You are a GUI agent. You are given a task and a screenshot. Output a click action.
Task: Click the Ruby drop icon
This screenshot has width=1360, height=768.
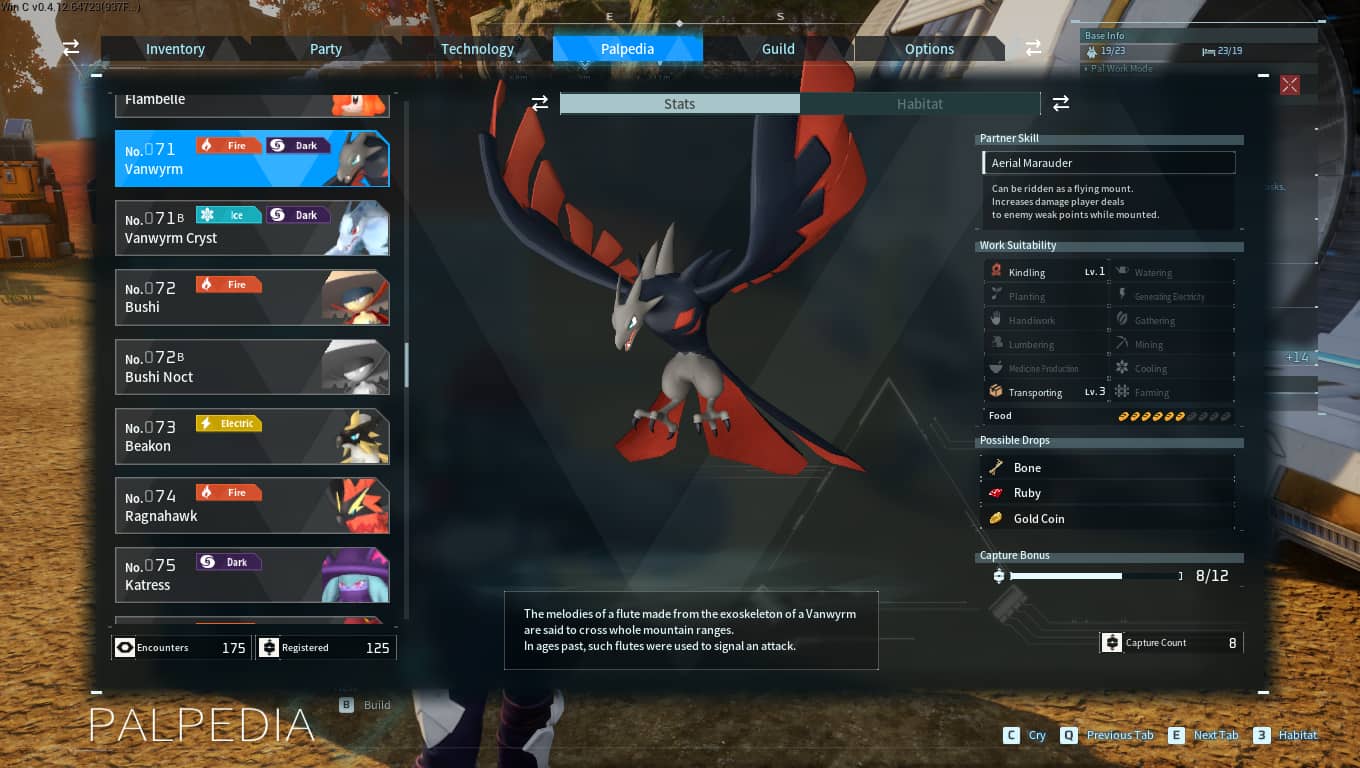click(997, 492)
